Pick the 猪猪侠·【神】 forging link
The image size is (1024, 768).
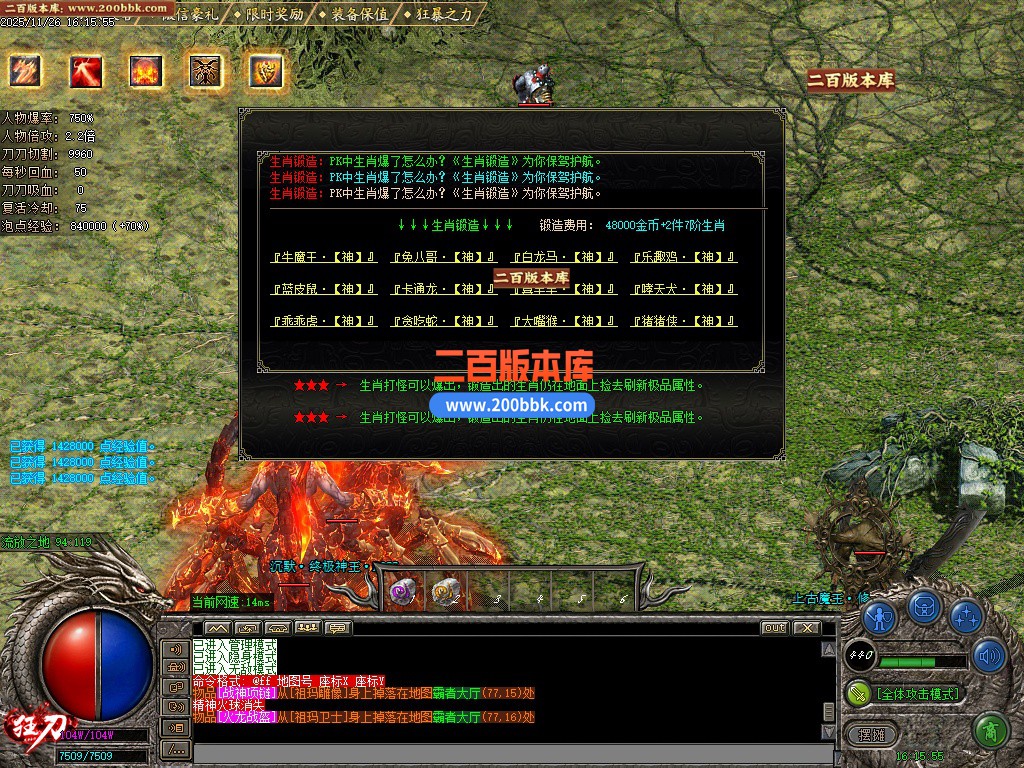684,321
